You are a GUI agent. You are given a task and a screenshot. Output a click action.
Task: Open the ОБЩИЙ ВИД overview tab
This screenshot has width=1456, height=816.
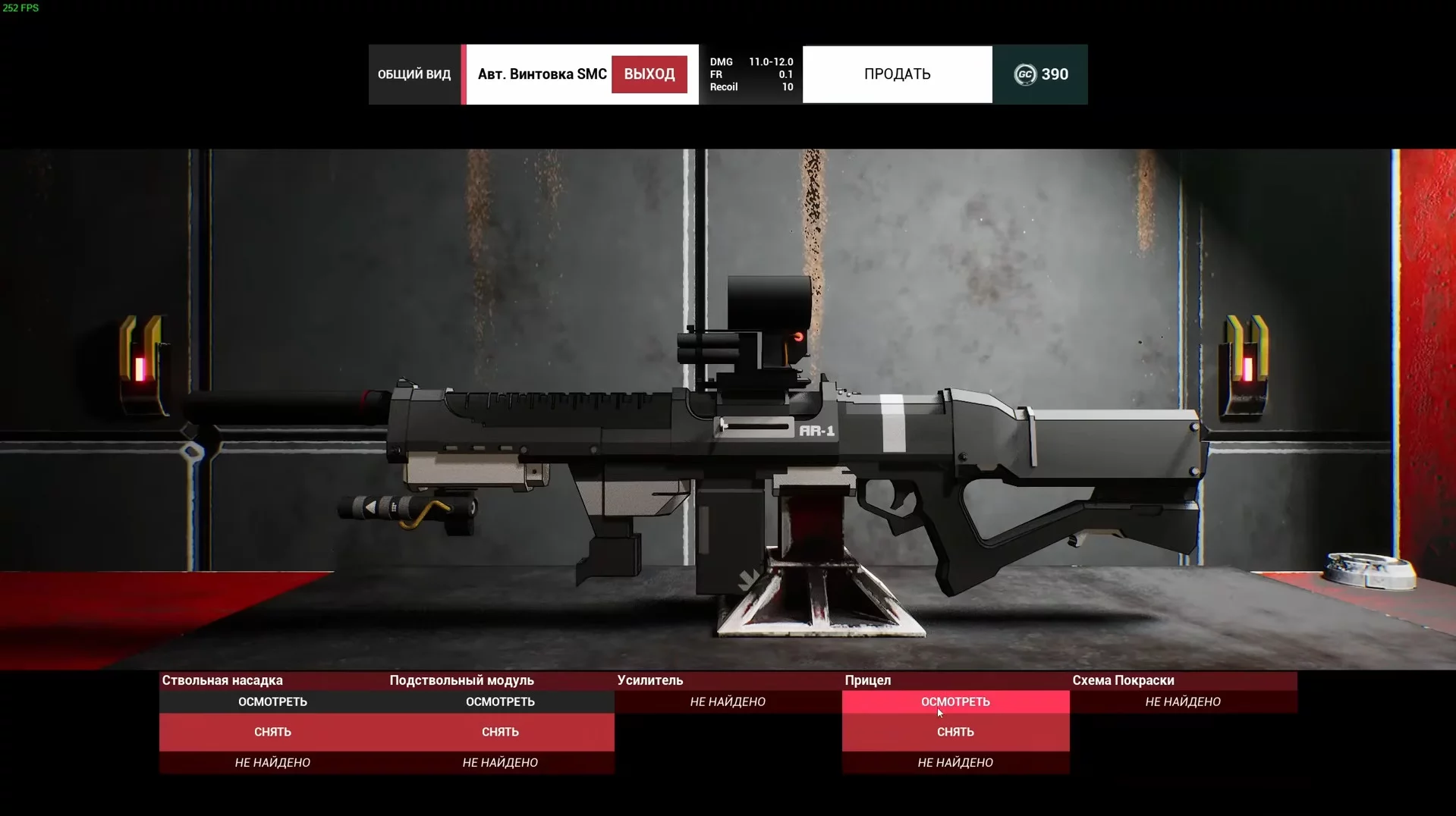point(414,74)
